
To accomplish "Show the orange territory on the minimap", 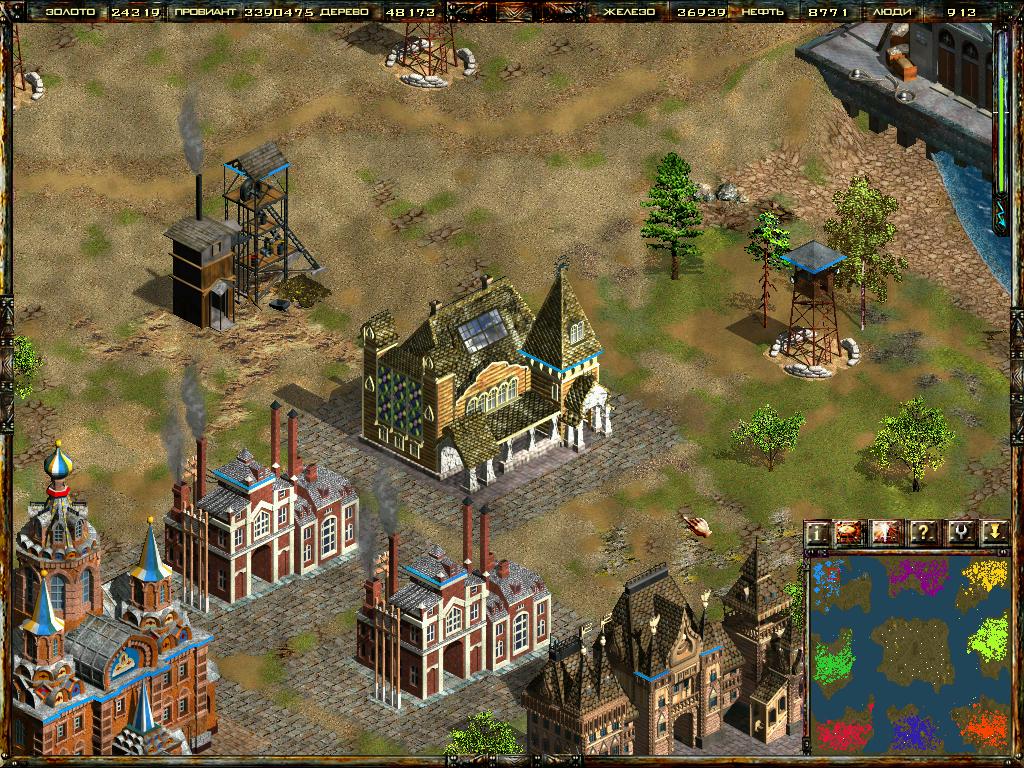I will coord(981,726).
